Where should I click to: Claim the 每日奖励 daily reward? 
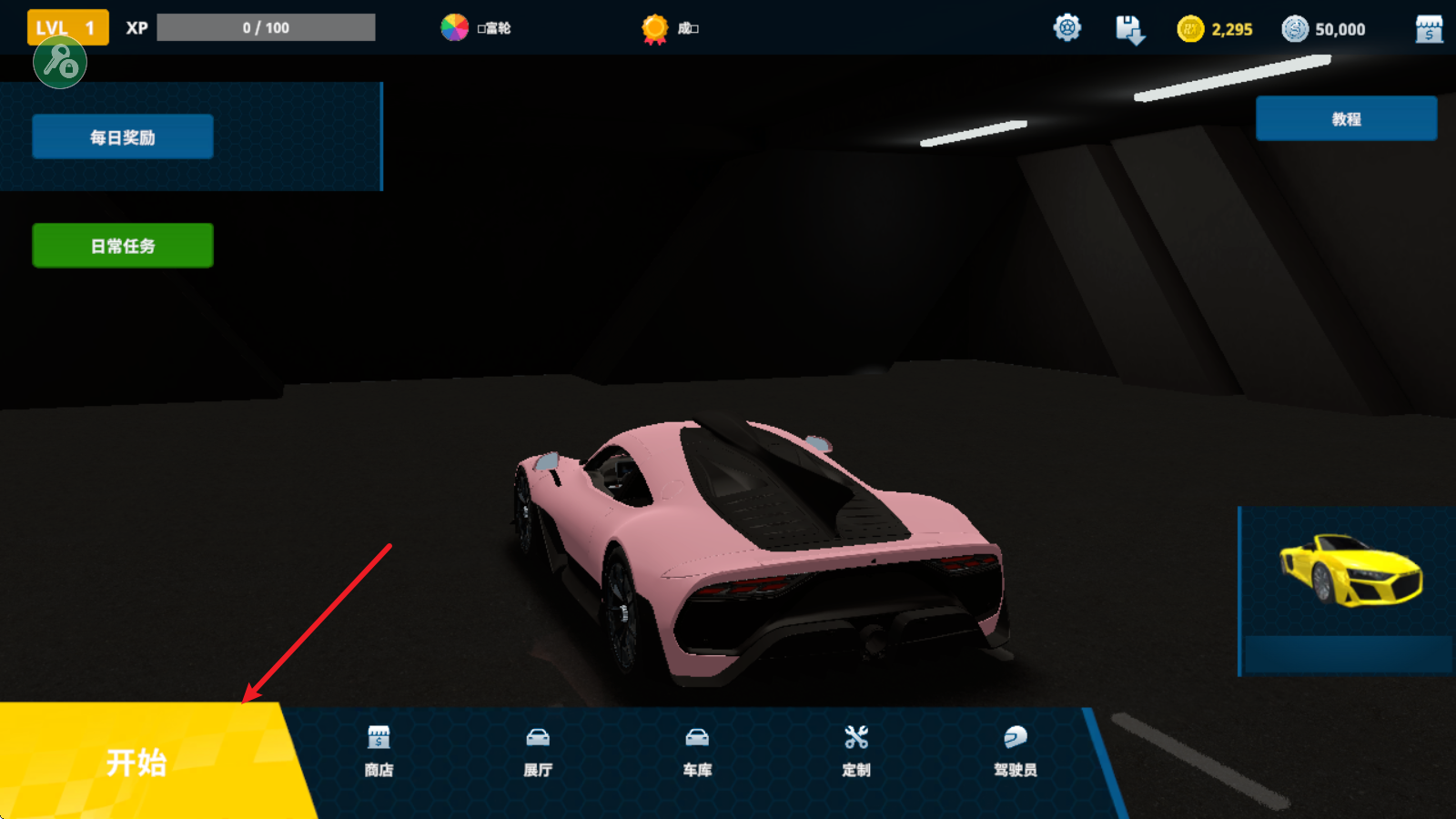[x=121, y=136]
